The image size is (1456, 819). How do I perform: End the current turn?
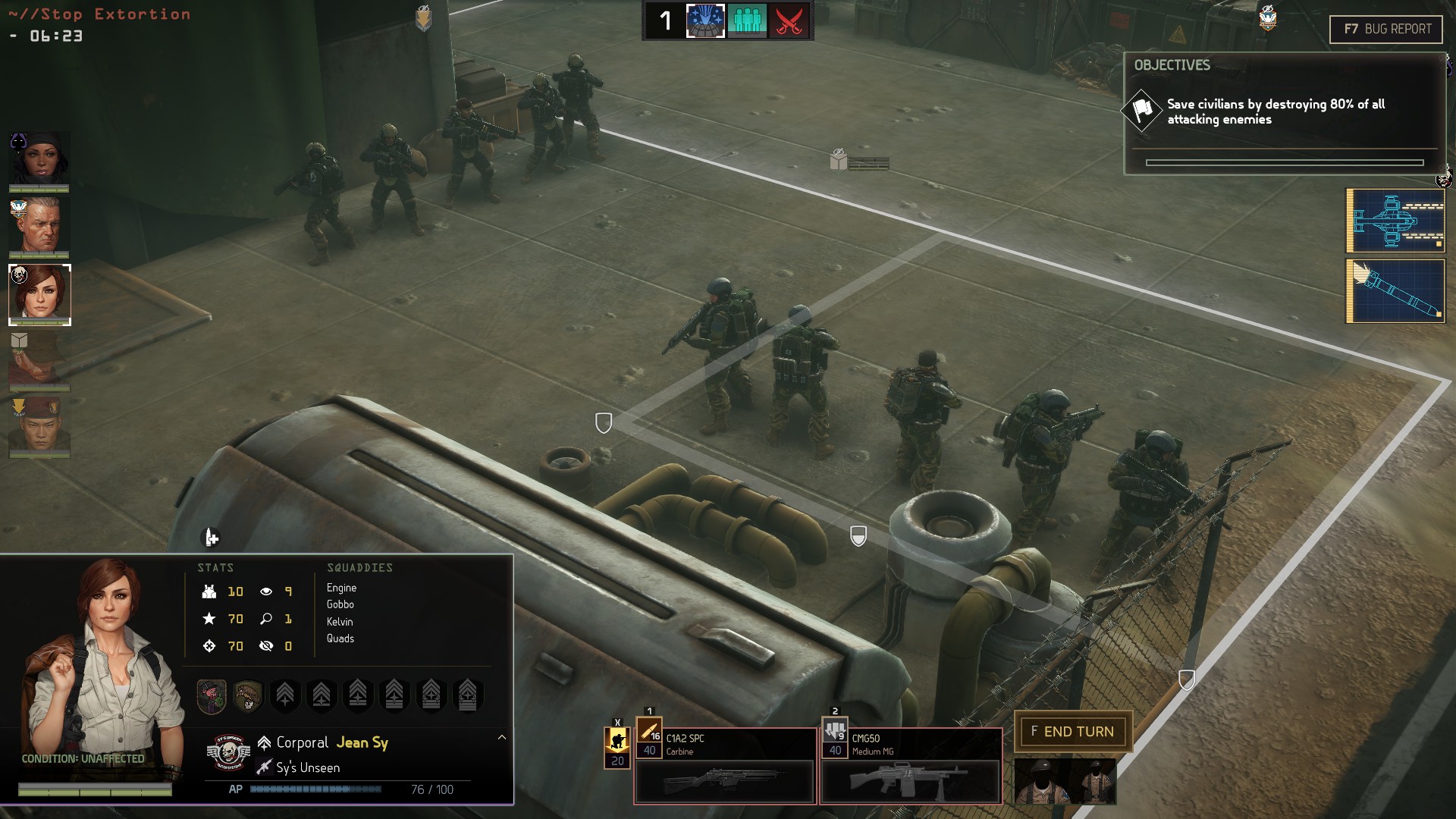click(x=1072, y=732)
